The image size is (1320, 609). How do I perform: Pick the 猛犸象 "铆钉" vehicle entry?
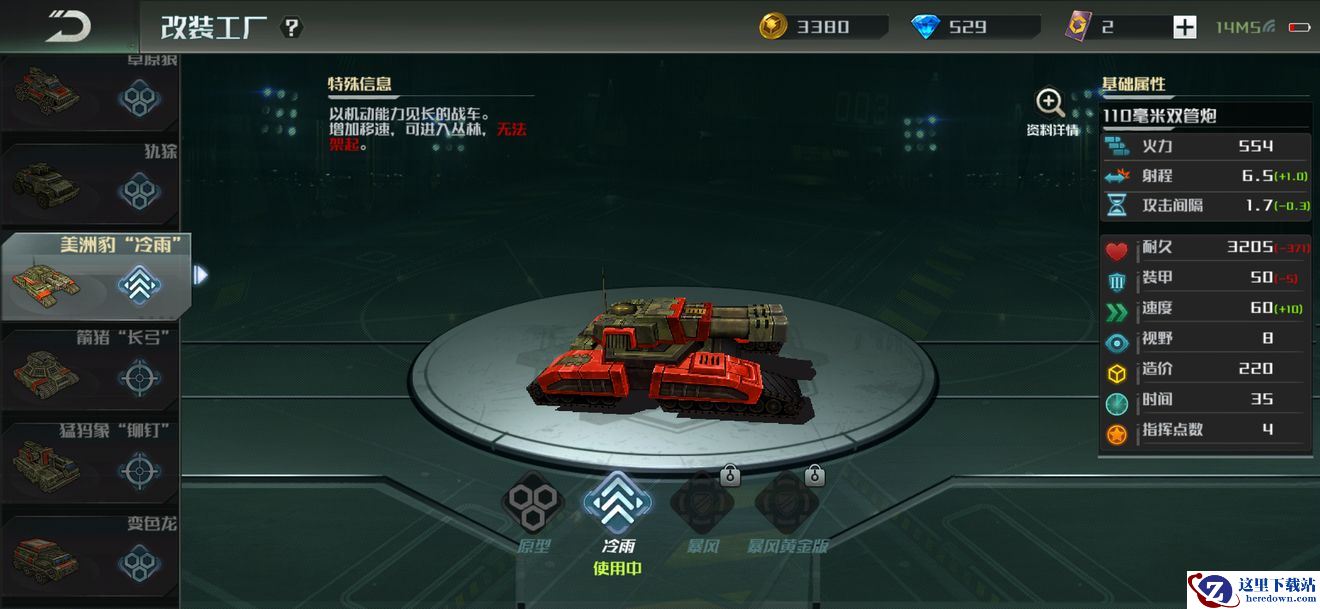90,462
